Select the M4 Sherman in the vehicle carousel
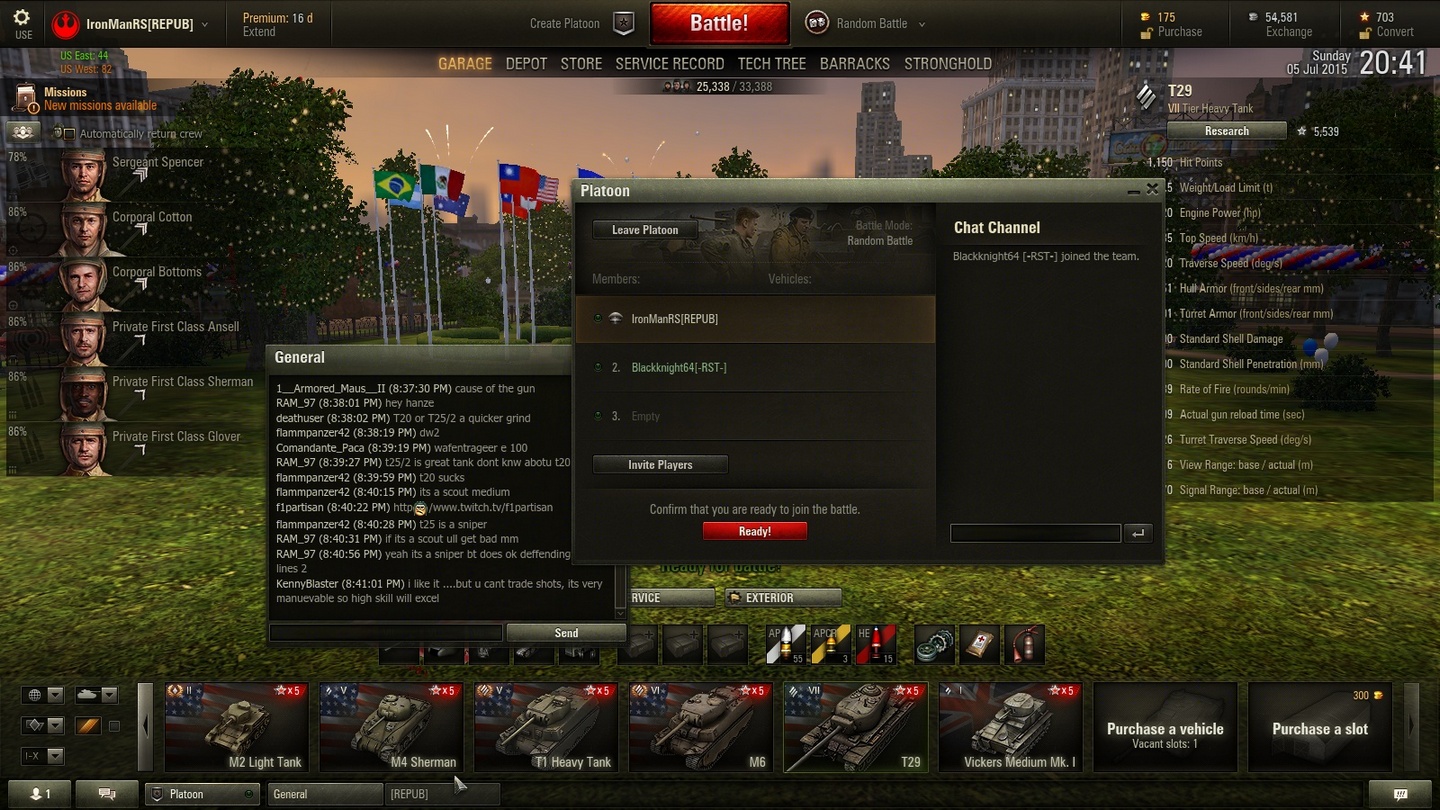 [x=389, y=727]
